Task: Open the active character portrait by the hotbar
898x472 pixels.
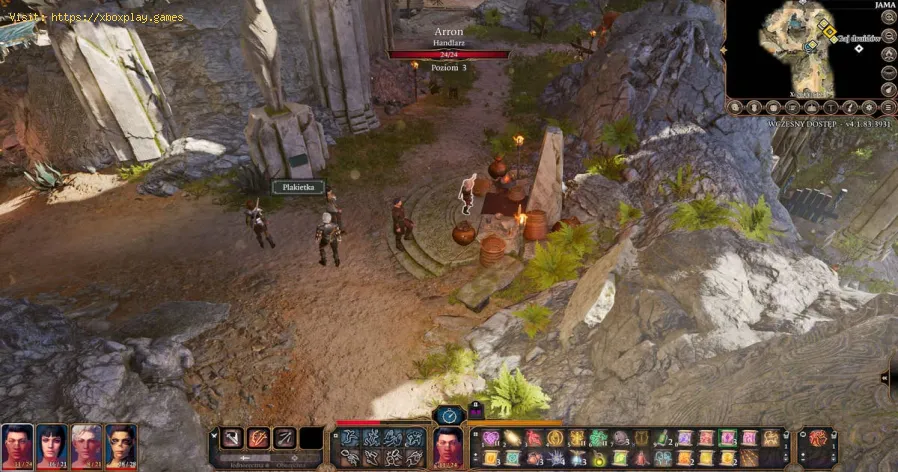Action: 448,446
